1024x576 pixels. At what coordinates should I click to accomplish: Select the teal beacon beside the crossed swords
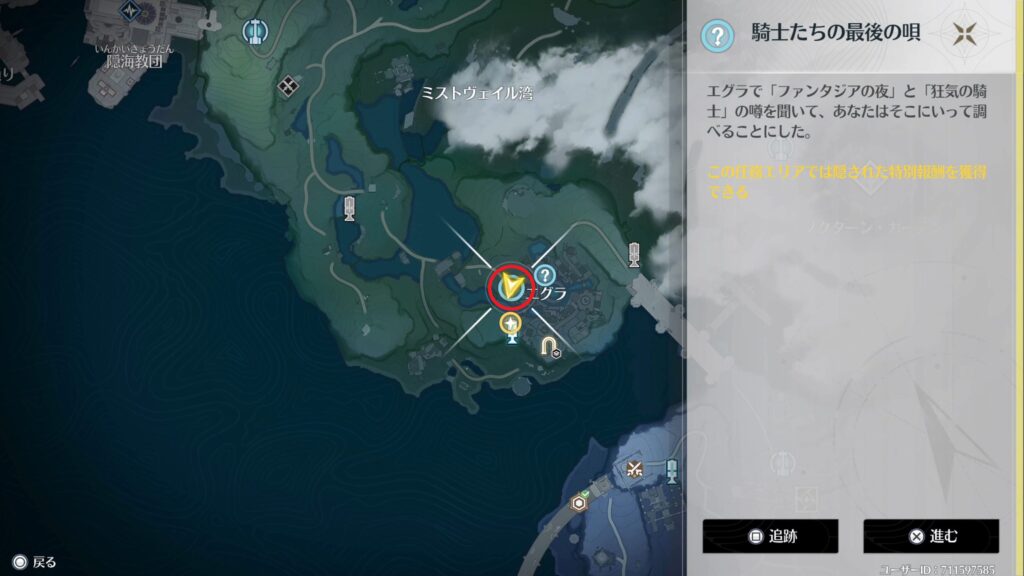point(672,469)
